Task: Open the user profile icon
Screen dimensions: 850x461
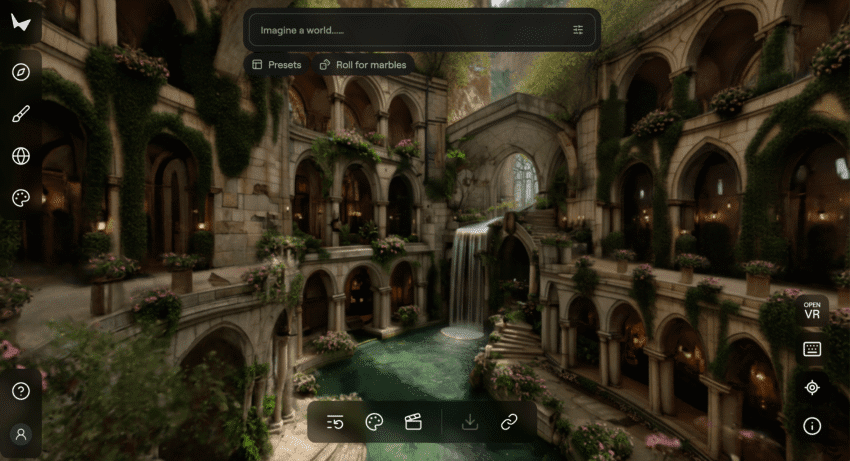Action: pos(21,434)
